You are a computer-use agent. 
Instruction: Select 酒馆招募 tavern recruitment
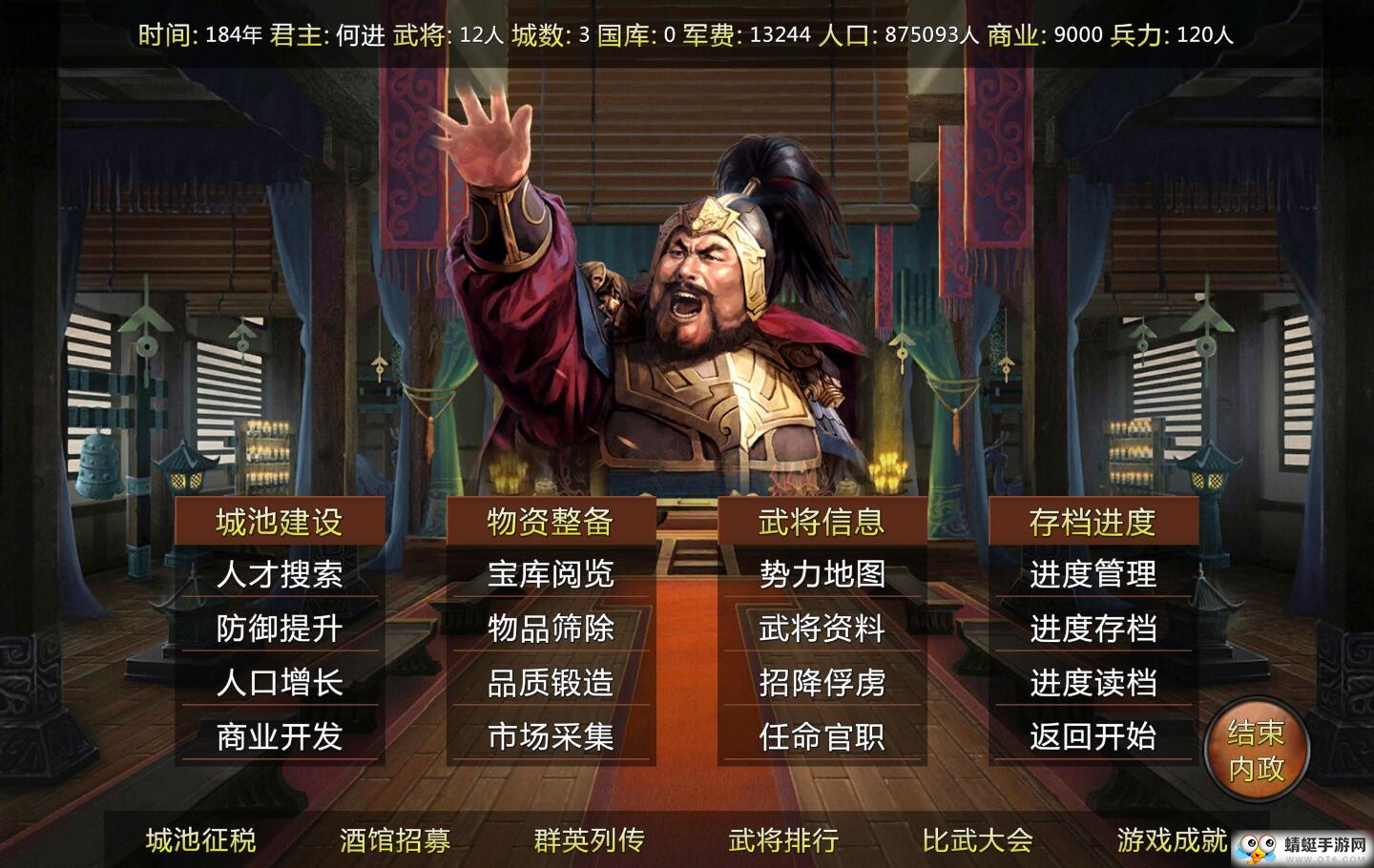click(396, 840)
